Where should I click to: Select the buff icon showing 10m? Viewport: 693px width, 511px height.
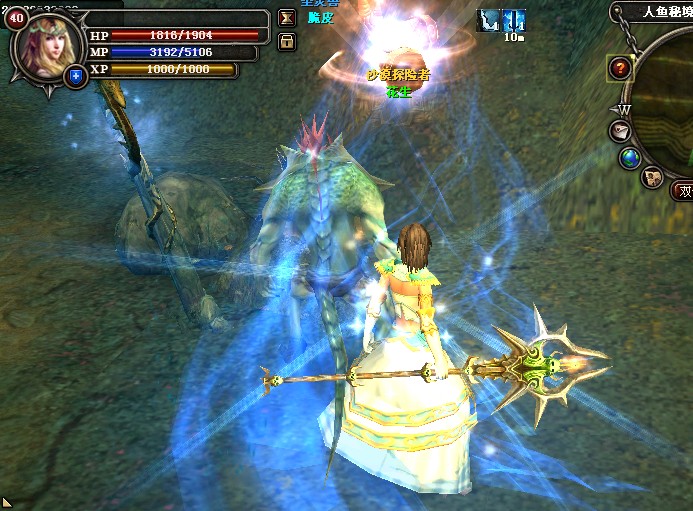coord(514,20)
